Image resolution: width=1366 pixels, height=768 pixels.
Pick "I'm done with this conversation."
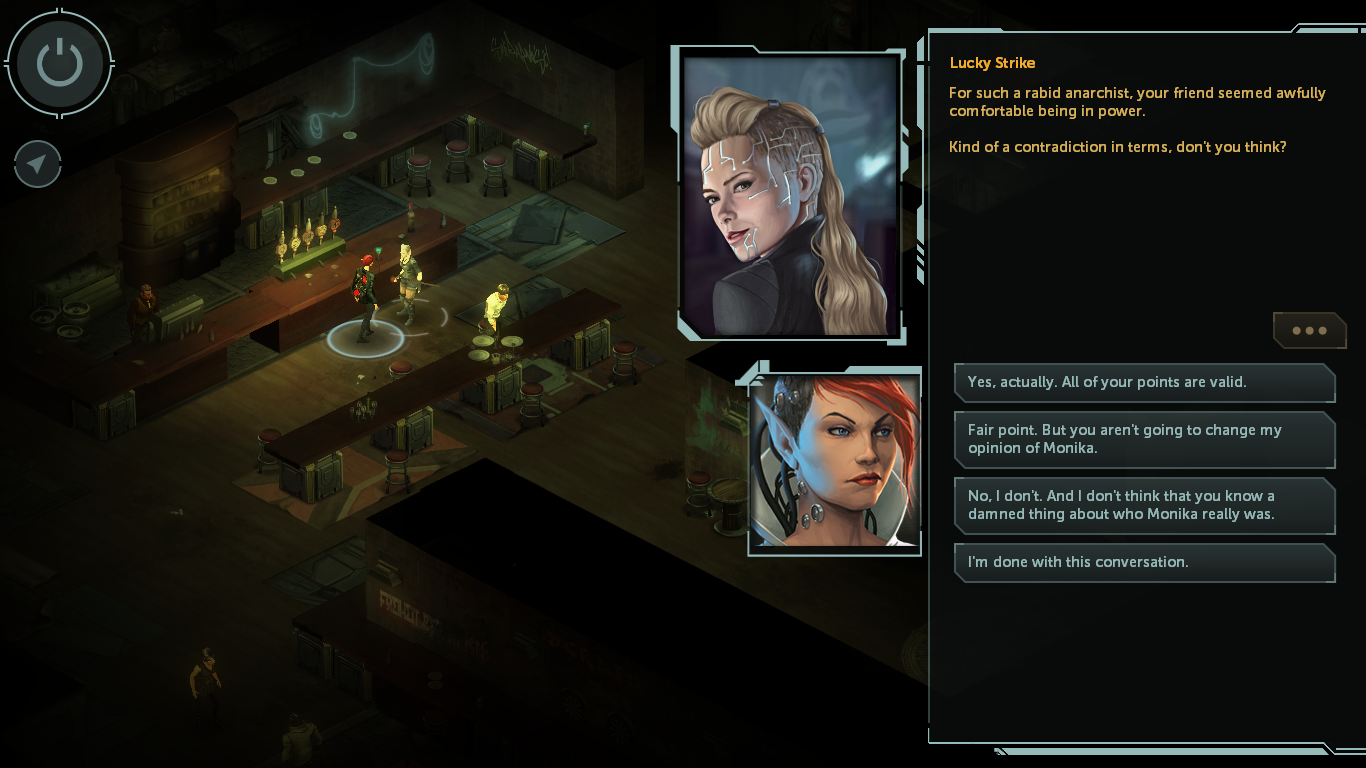[x=1144, y=562]
